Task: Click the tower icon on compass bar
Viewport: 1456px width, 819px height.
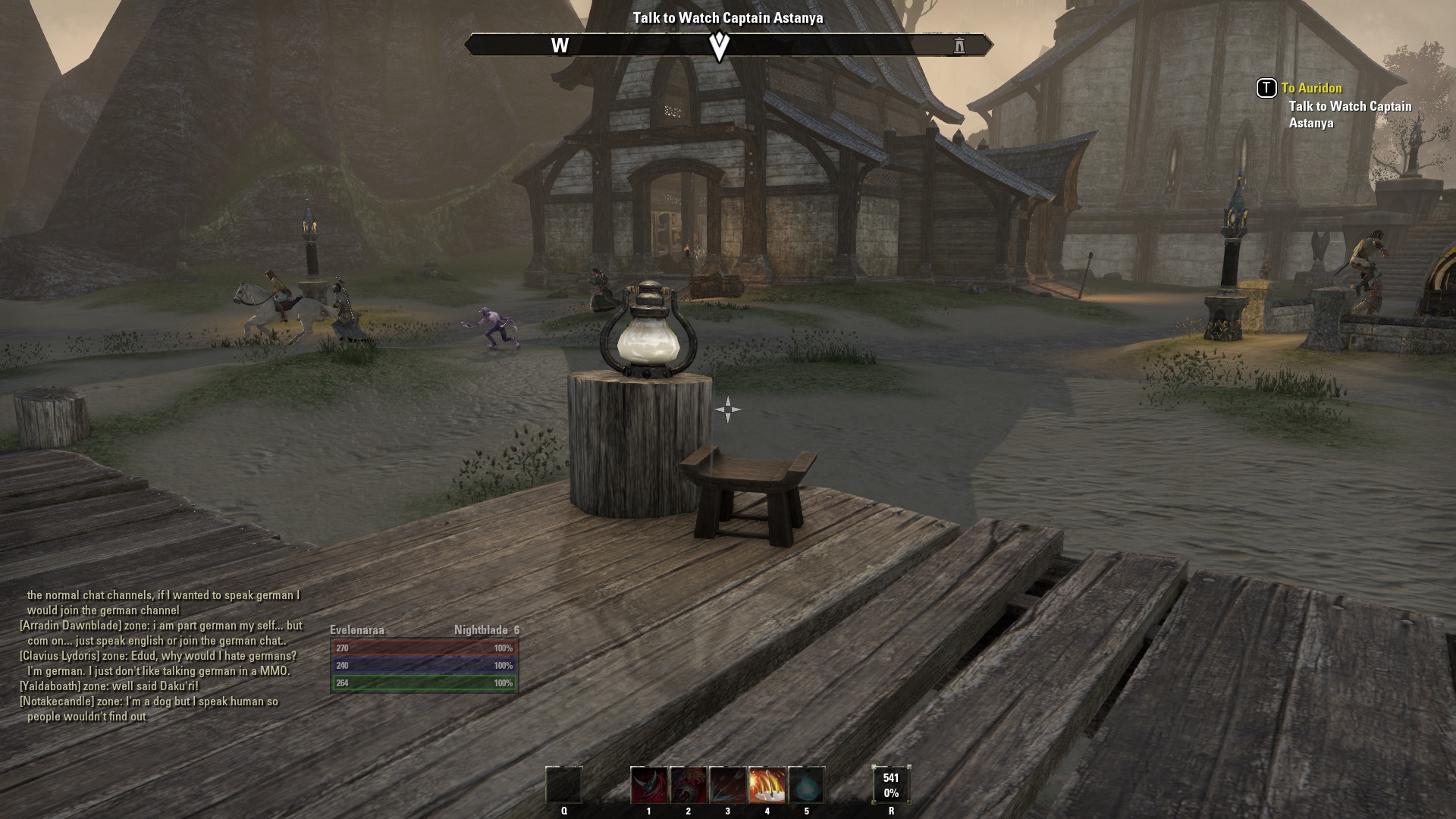Action: 959,45
